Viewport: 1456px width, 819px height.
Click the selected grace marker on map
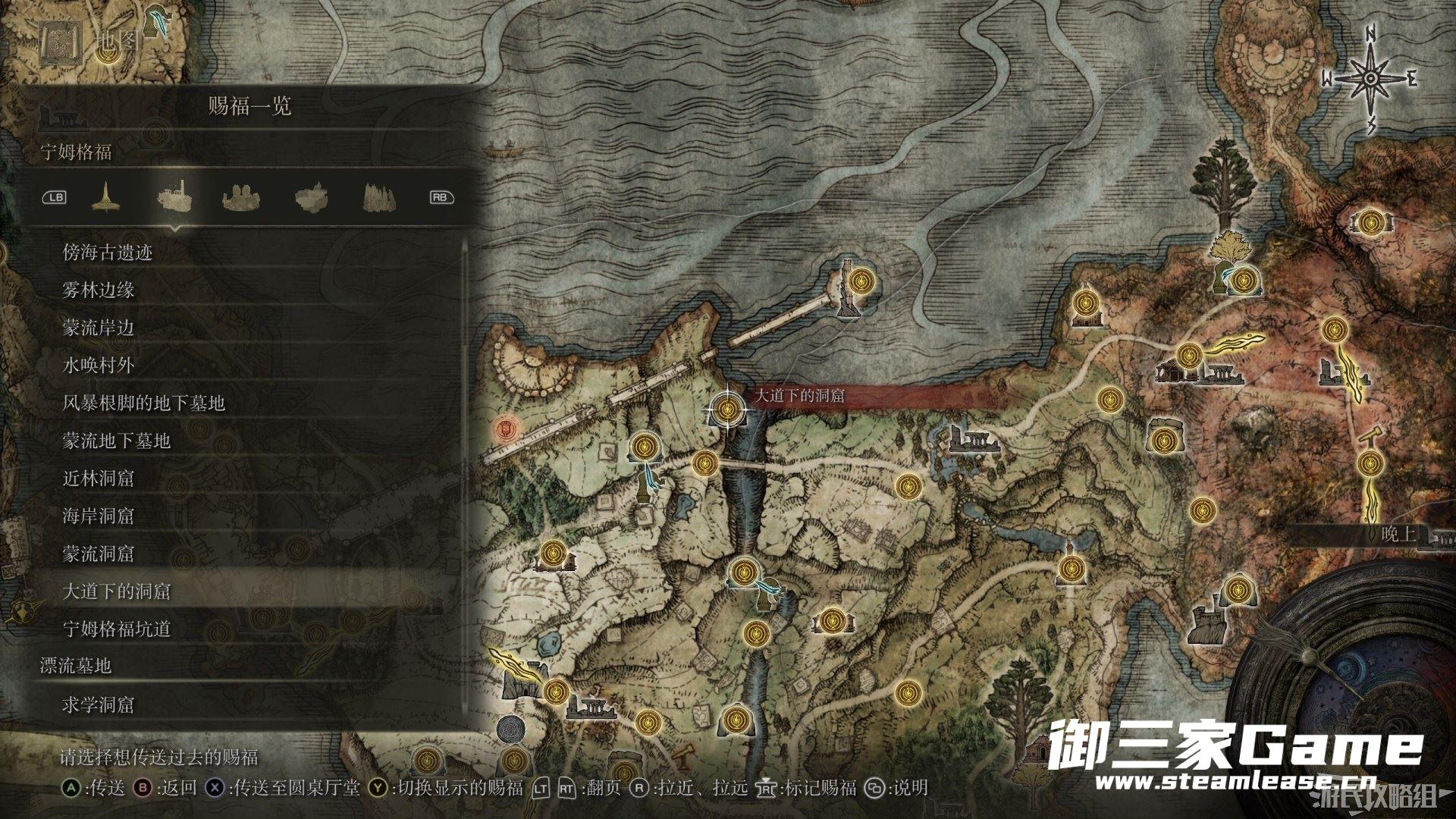(727, 409)
